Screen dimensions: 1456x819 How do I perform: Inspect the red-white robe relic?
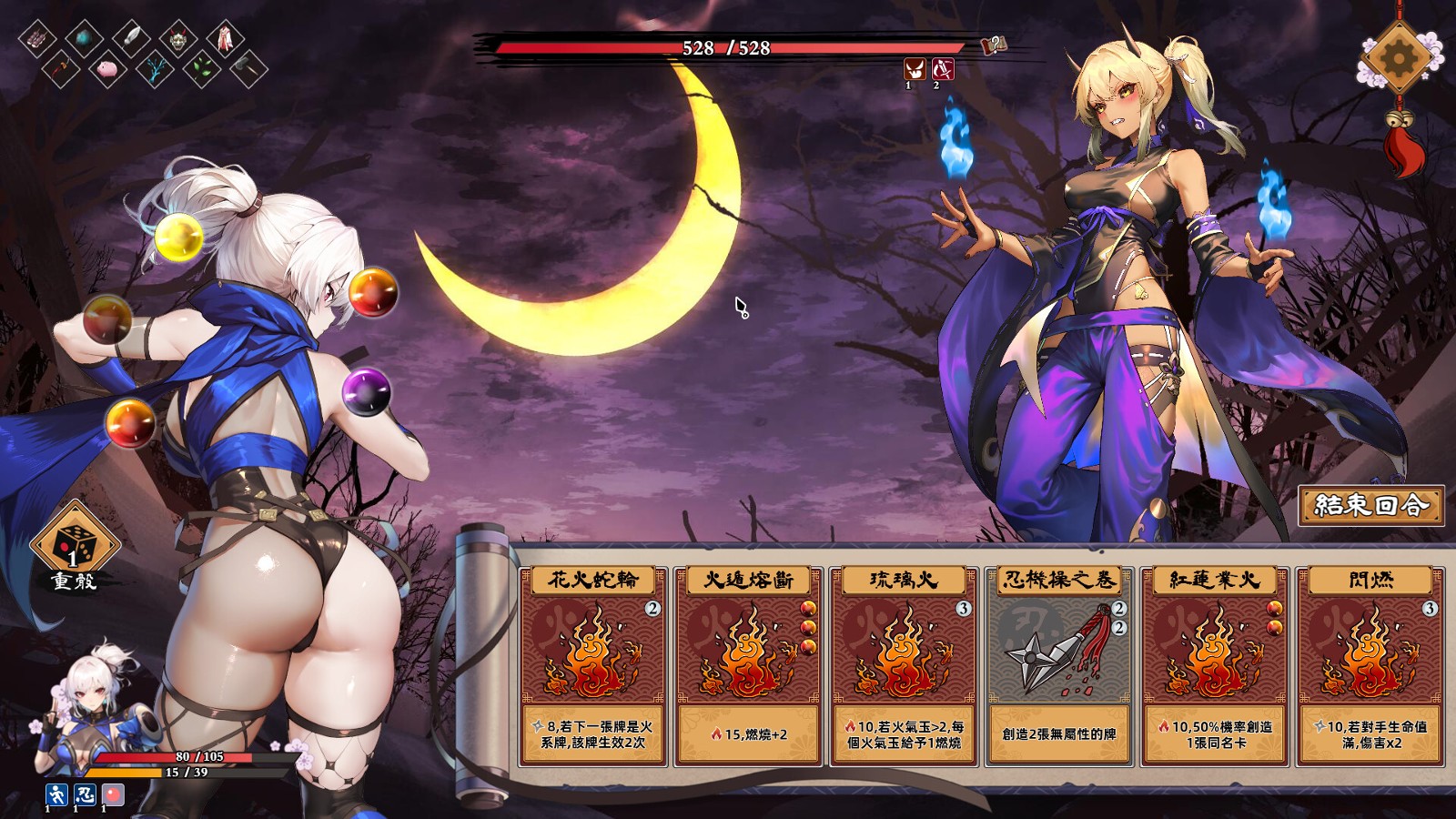point(224,38)
